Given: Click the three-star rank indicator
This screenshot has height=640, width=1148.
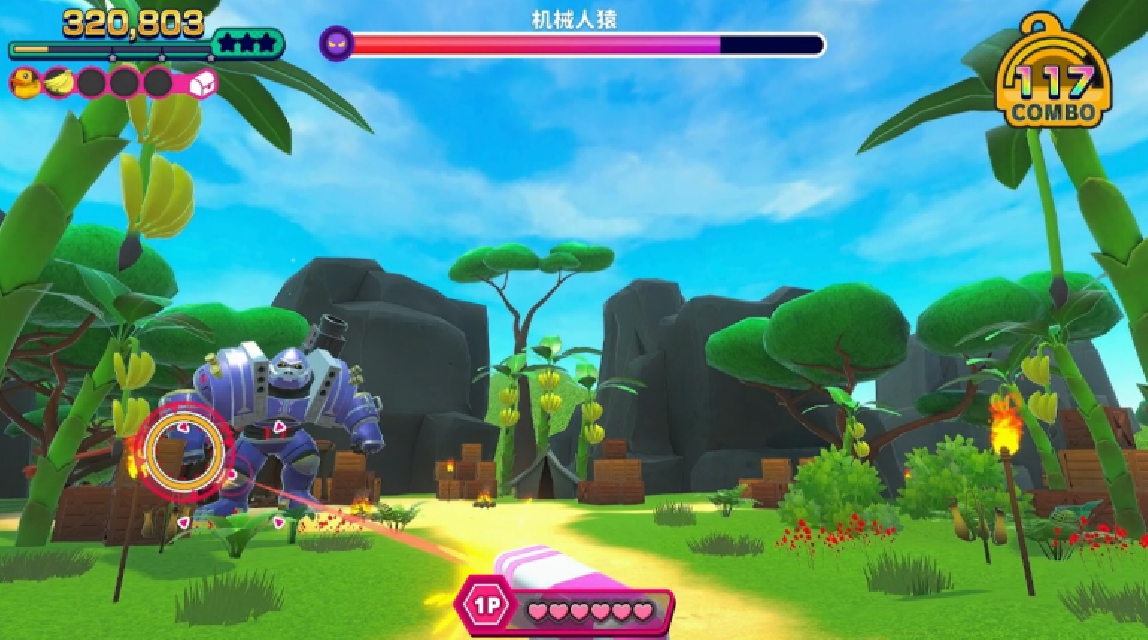Looking at the screenshot, I should point(247,44).
